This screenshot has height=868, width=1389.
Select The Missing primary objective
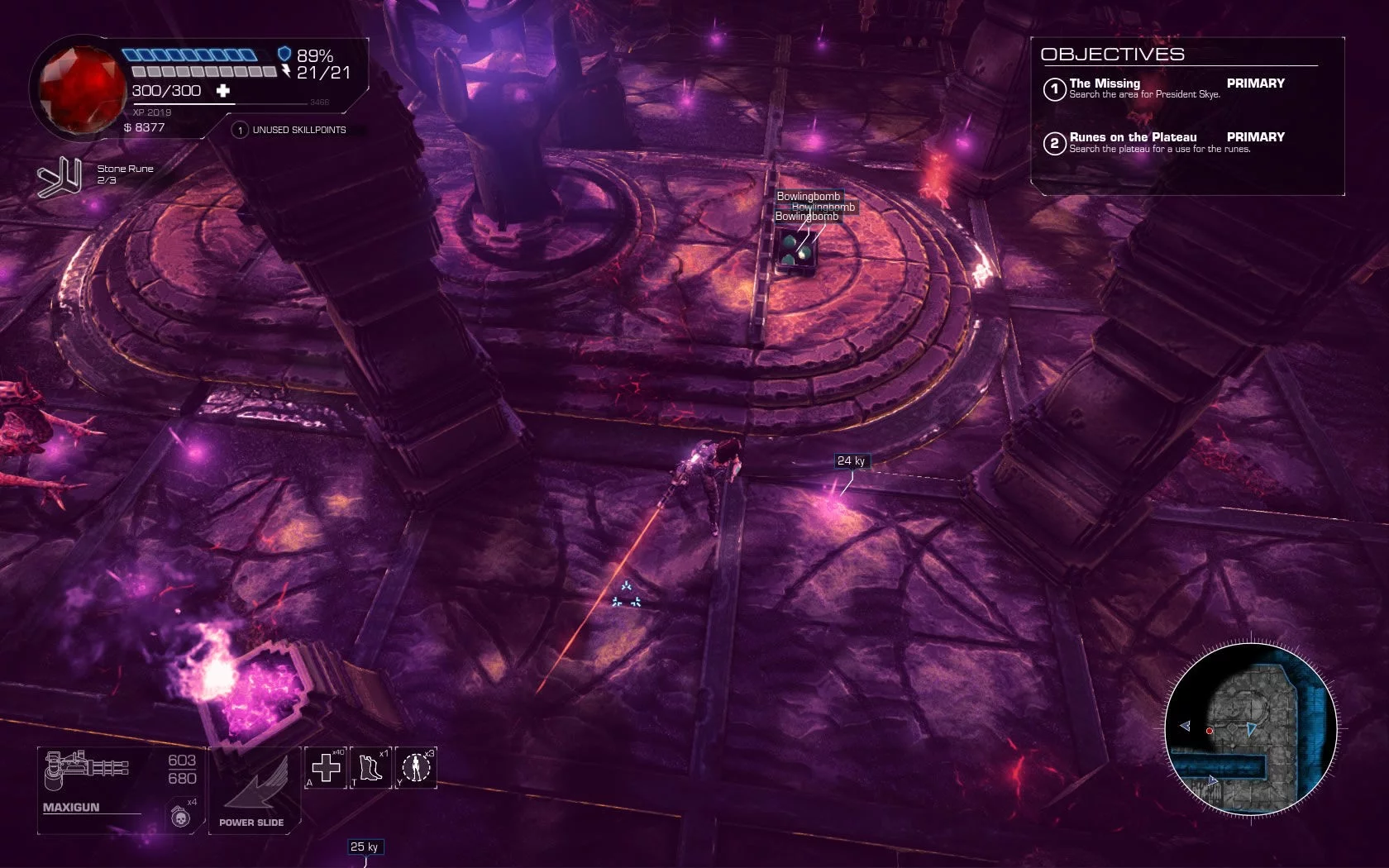[1144, 88]
